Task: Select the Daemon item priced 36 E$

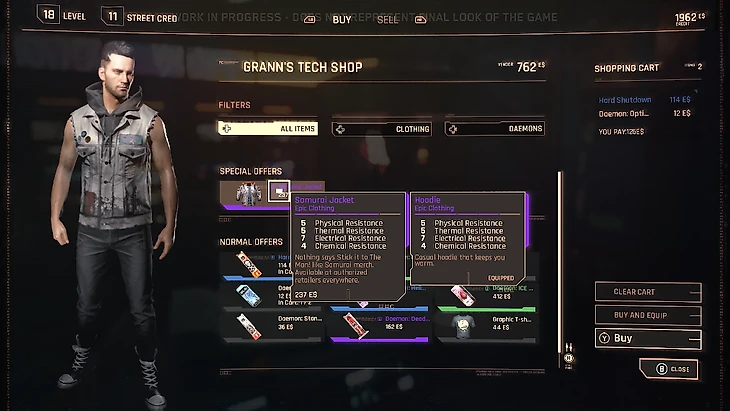Action: pos(261,324)
